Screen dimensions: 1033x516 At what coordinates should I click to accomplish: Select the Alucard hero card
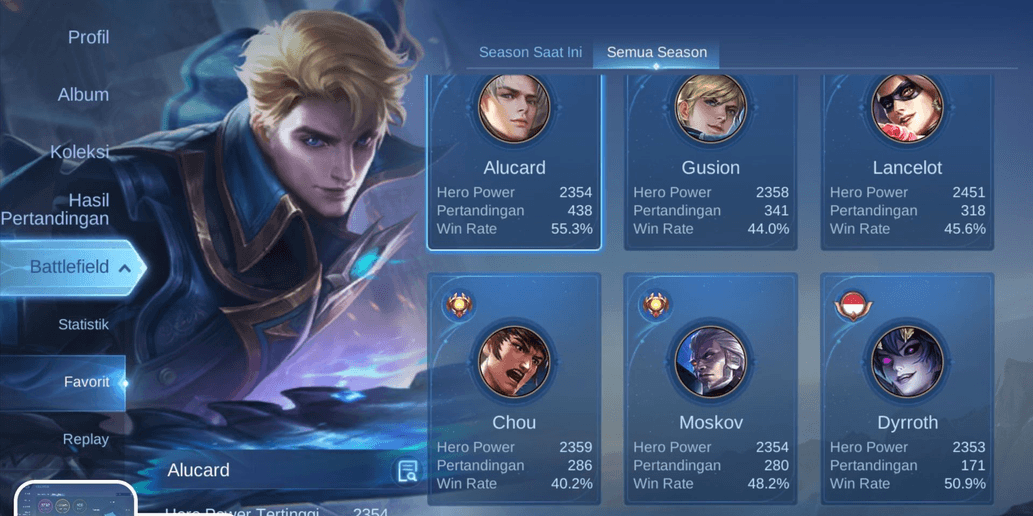tap(514, 160)
